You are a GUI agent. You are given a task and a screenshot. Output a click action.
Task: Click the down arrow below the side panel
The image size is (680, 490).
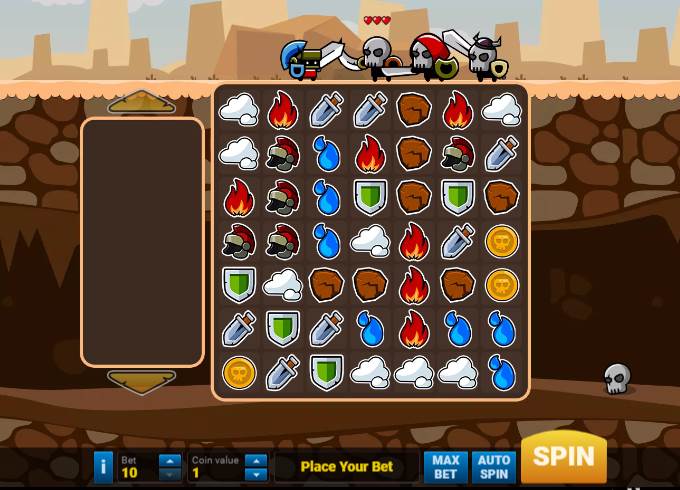[142, 382]
